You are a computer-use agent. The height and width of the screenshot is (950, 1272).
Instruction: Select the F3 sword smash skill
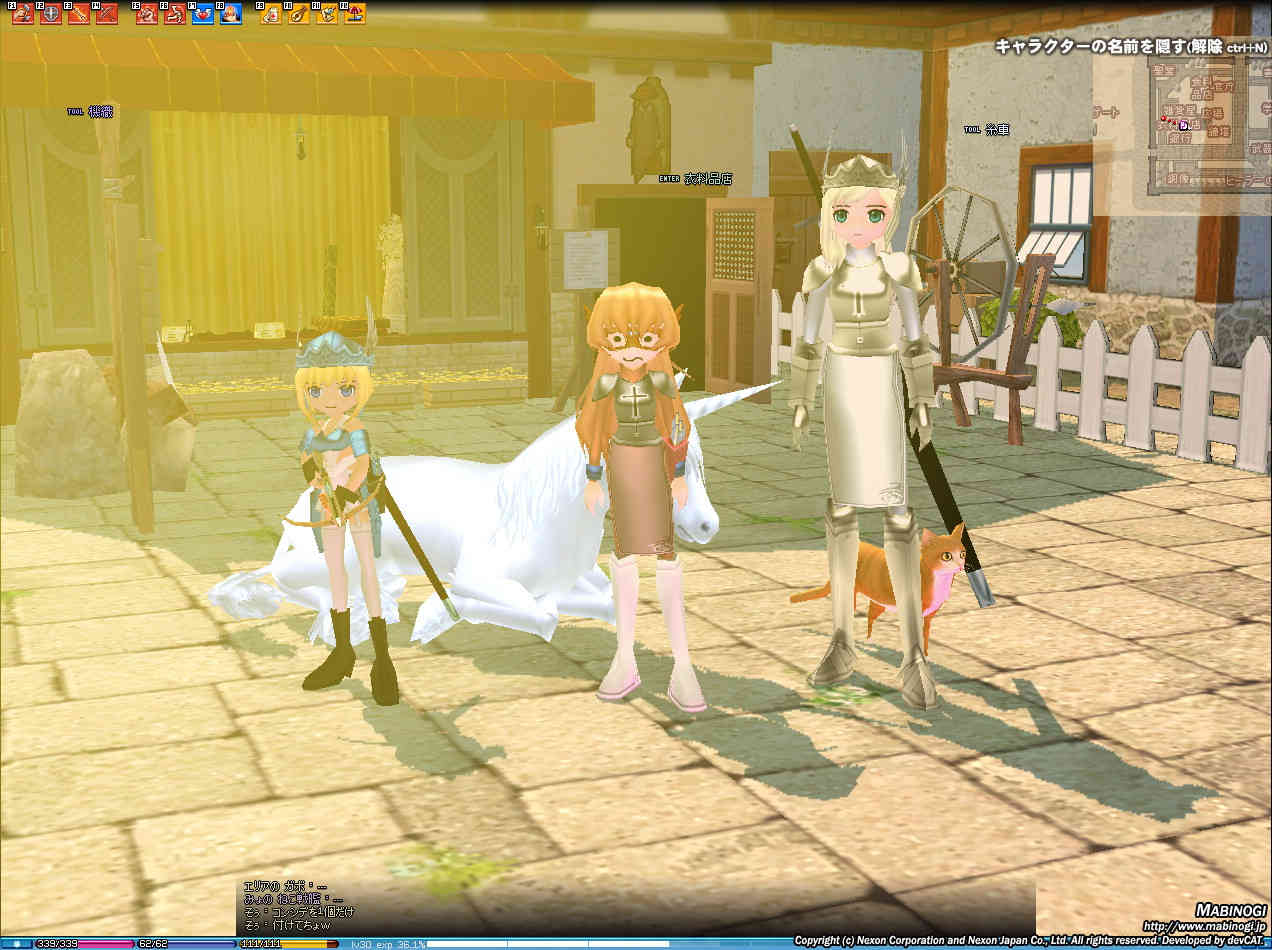click(78, 14)
